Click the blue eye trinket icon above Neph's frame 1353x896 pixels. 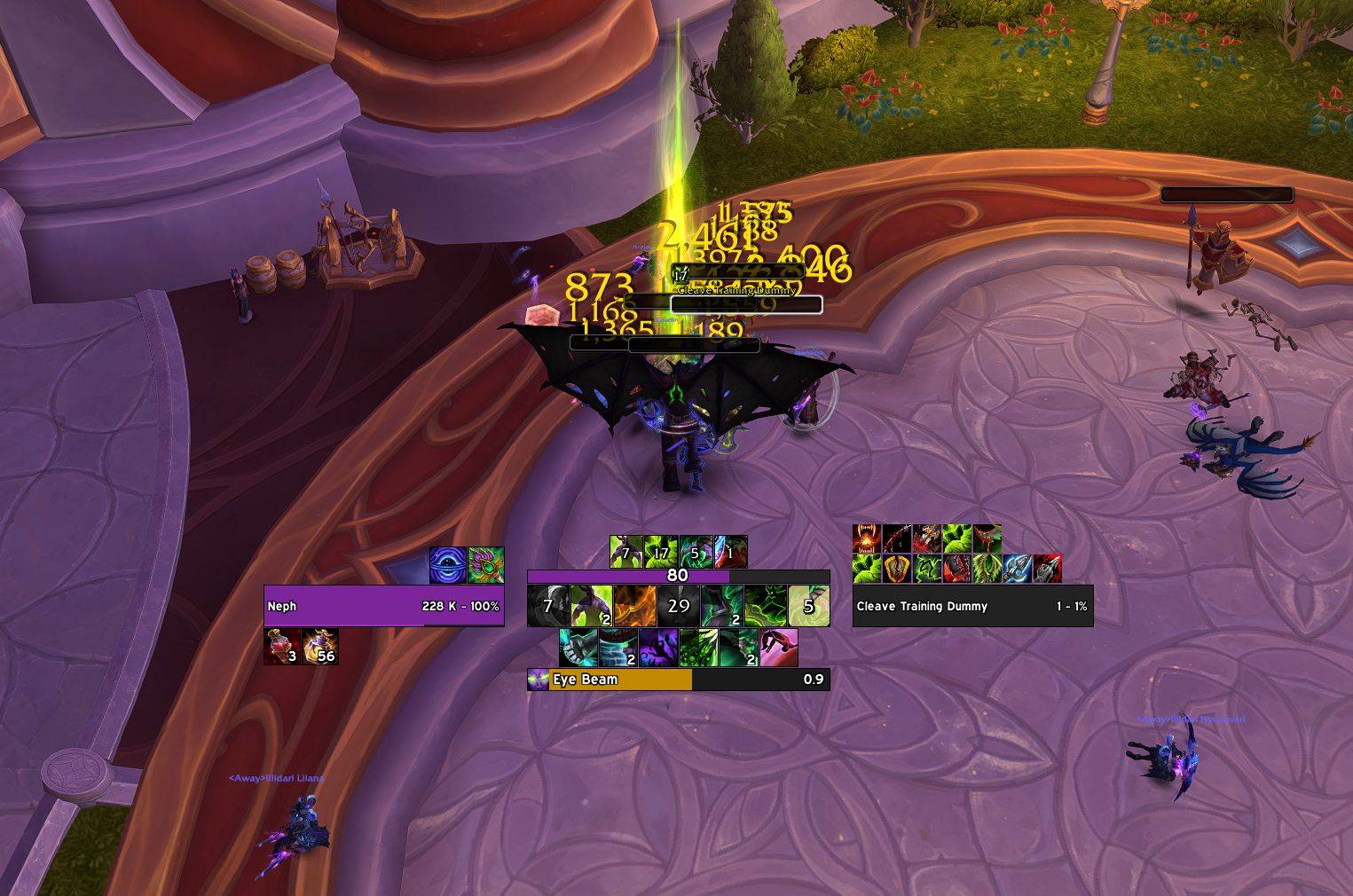coord(447,565)
